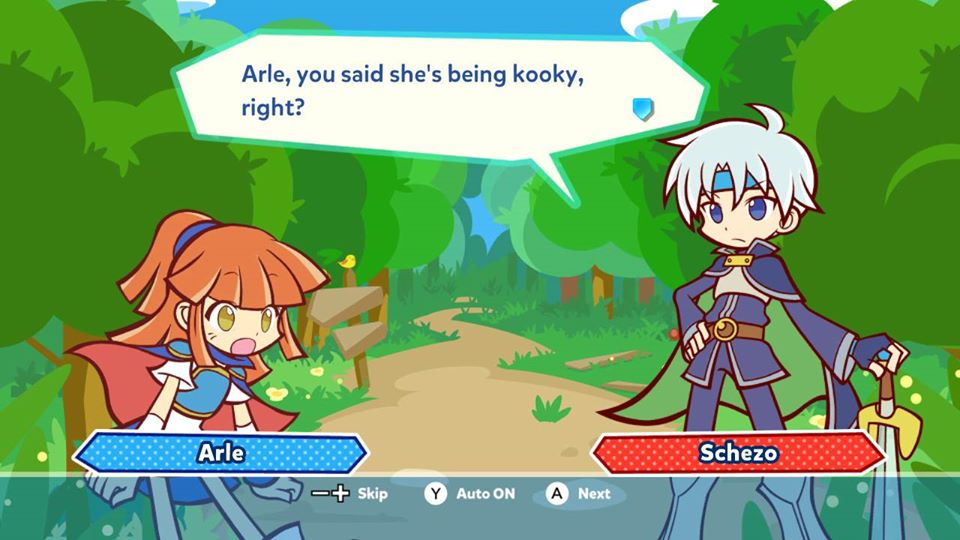Image resolution: width=960 pixels, height=540 pixels.
Task: Advance with the Next button
Action: coord(578,493)
